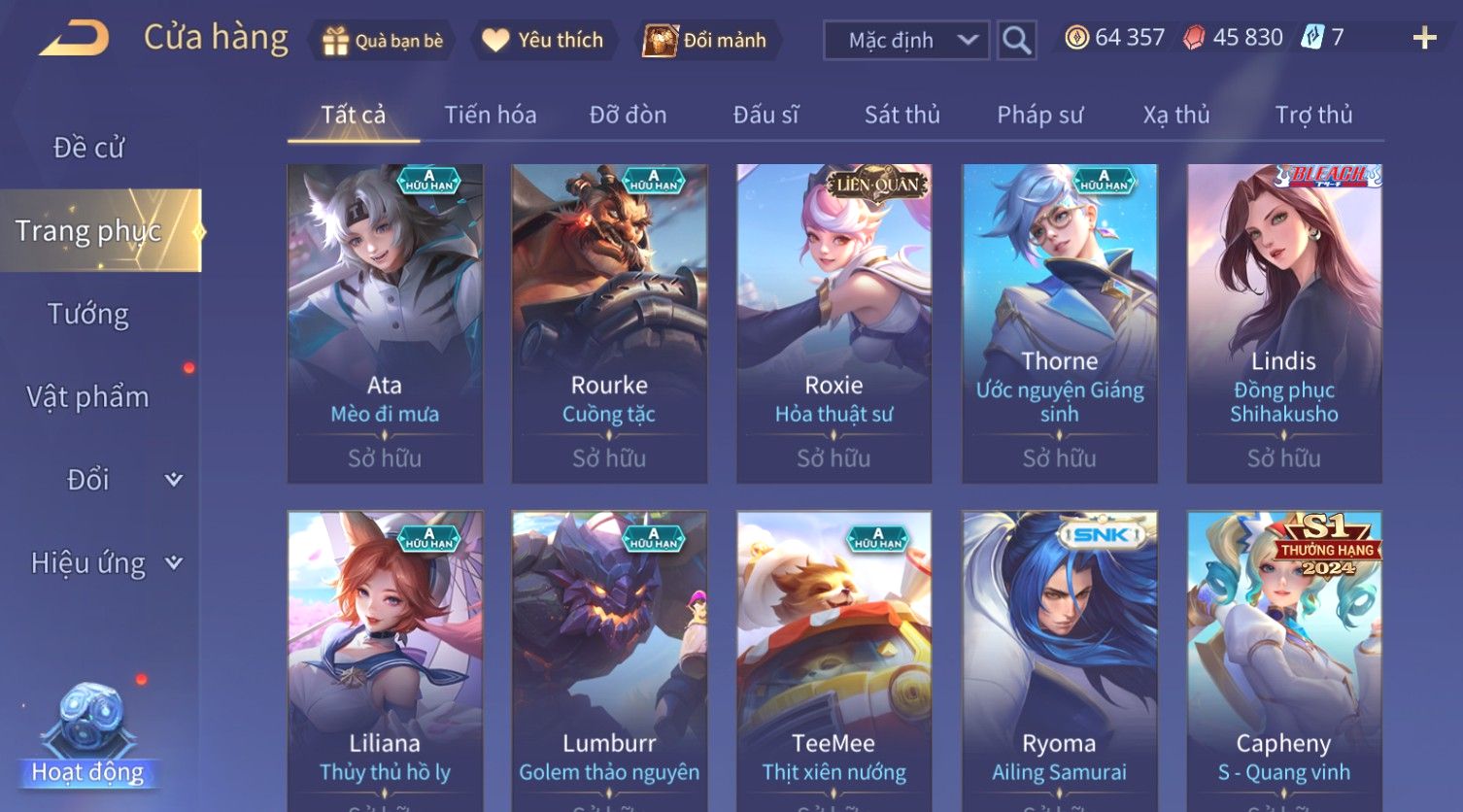Switch to the Đỡ đòn tab
The height and width of the screenshot is (812, 1463).
coord(628,116)
